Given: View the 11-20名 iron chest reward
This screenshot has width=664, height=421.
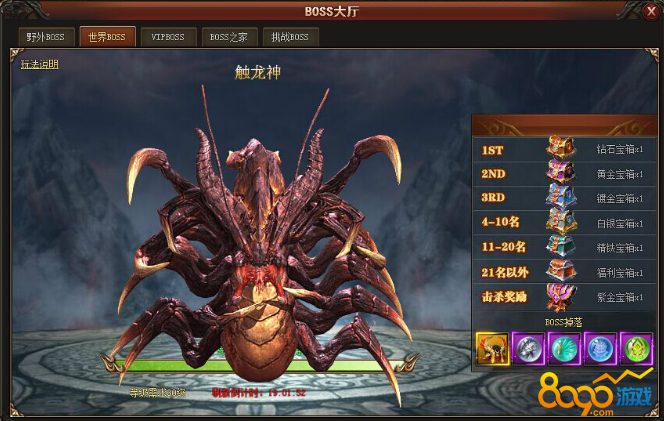Looking at the screenshot, I should click(561, 246).
